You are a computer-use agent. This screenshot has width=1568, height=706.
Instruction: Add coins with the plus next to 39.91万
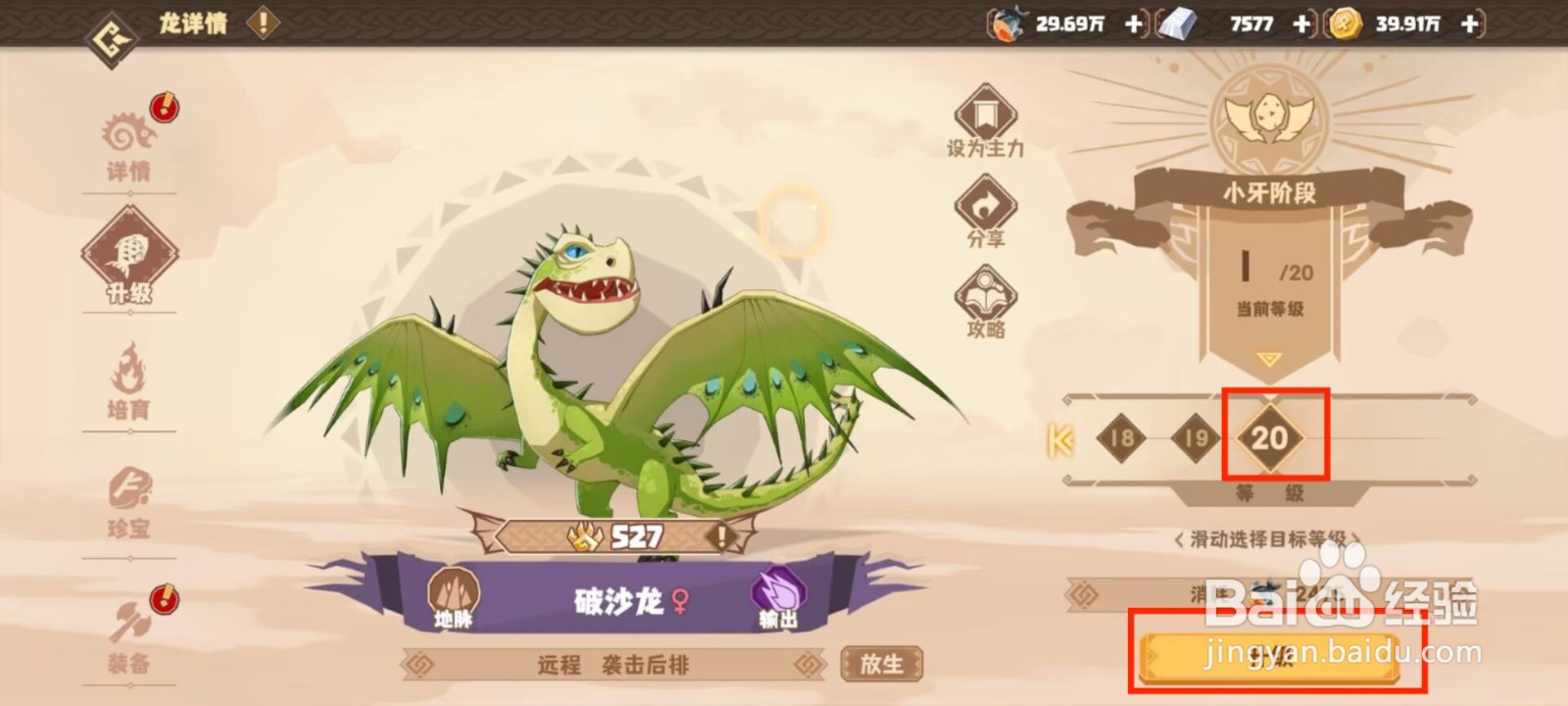click(x=1469, y=24)
